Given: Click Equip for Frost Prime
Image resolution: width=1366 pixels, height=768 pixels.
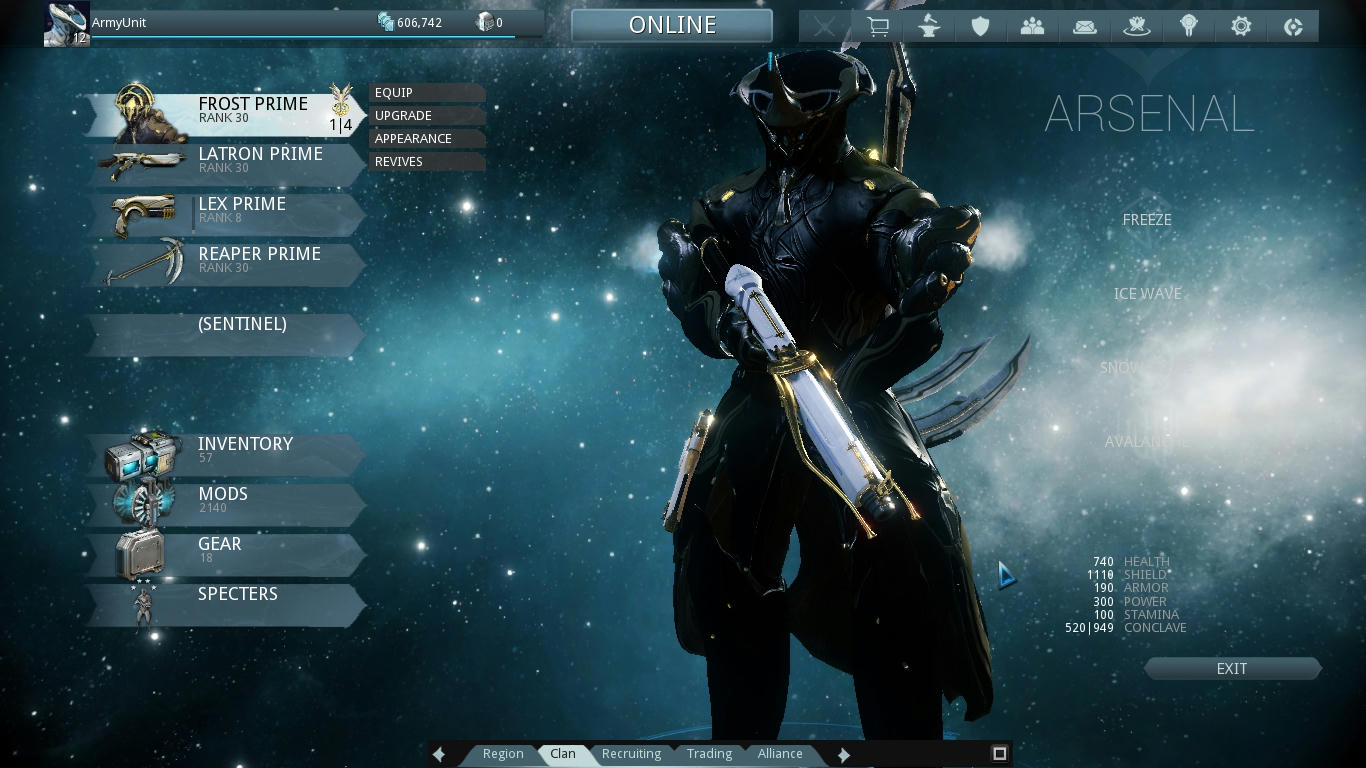Looking at the screenshot, I should 426,93.
